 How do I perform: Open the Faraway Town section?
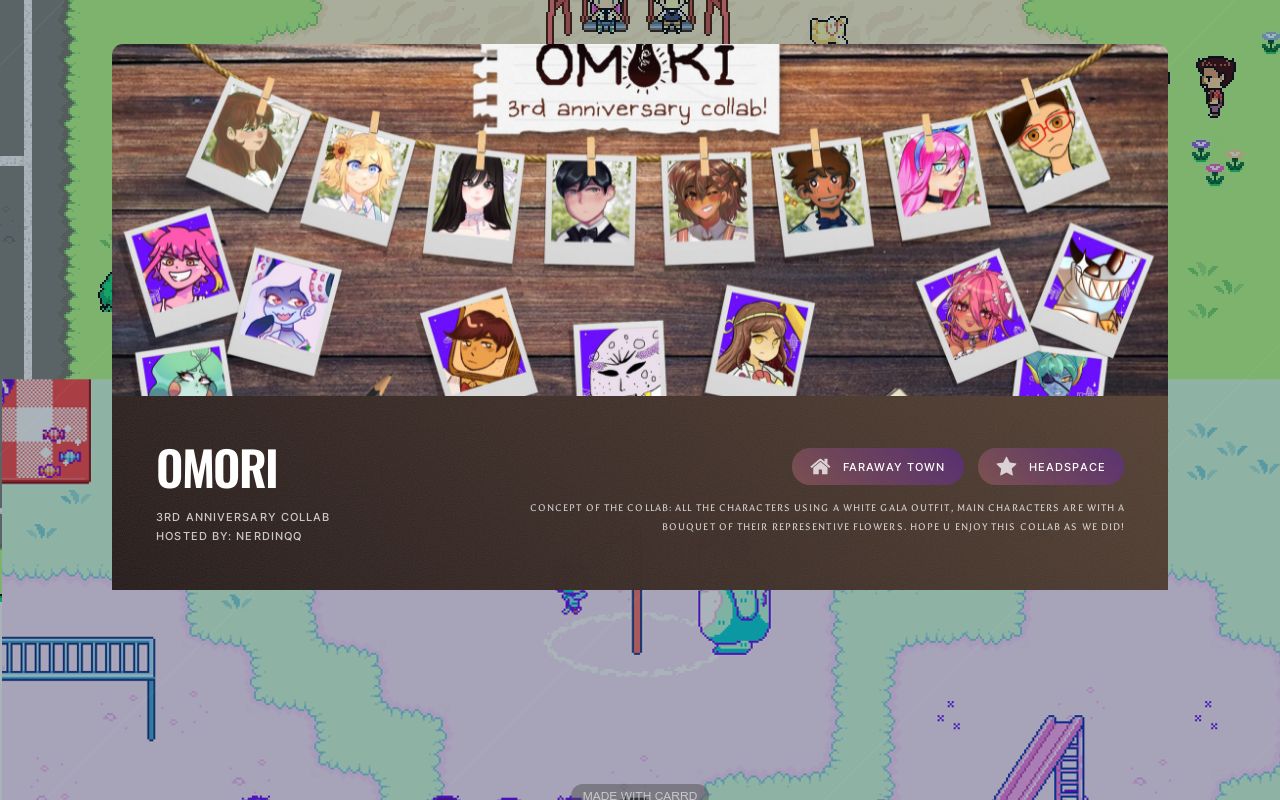coord(878,466)
